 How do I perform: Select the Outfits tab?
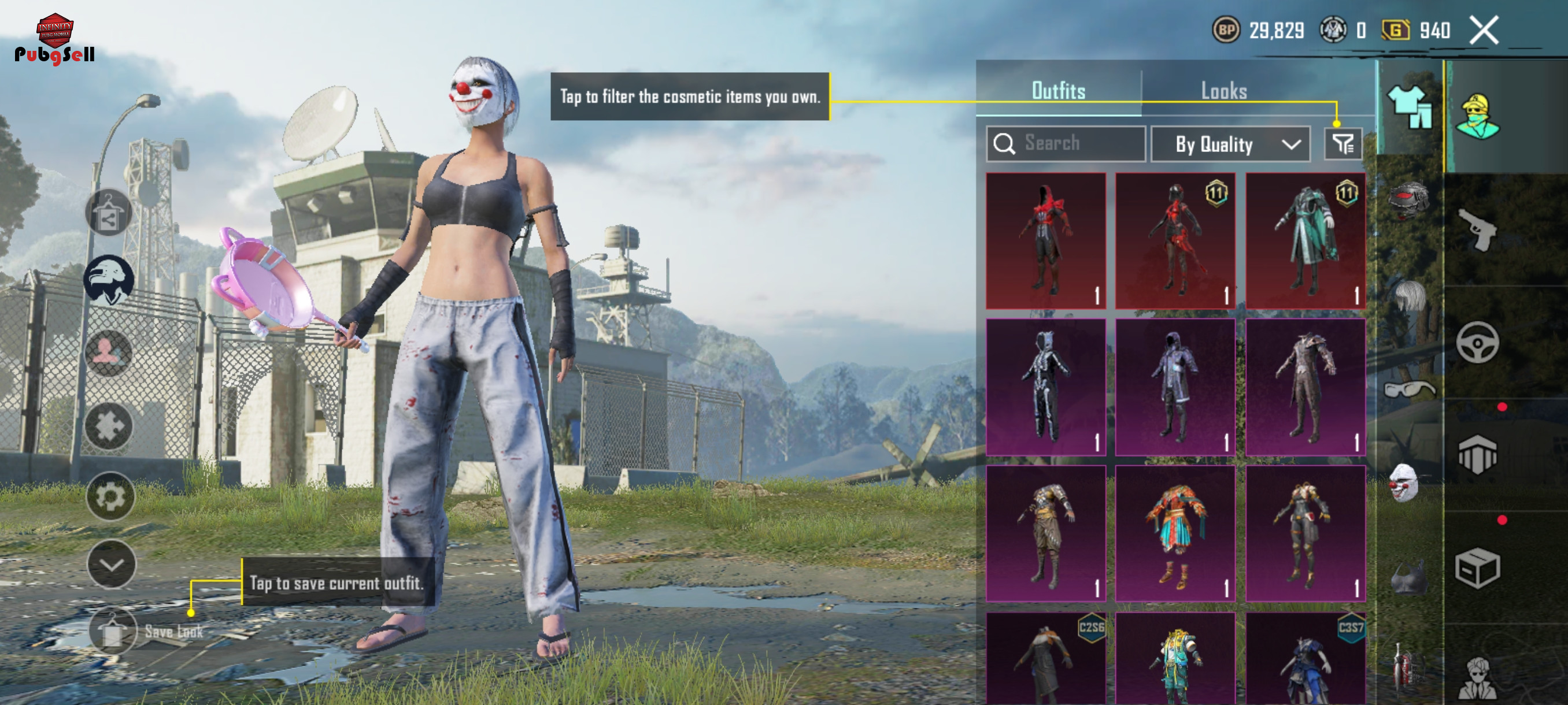[x=1058, y=91]
